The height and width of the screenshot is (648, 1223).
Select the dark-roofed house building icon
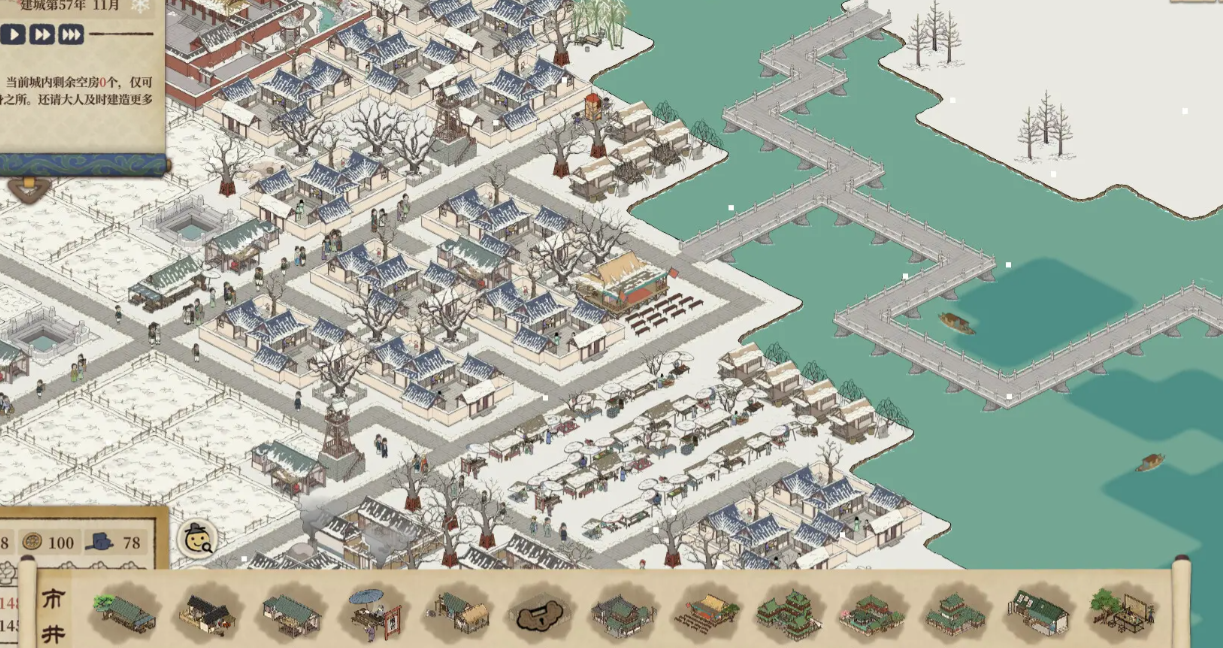[208, 612]
